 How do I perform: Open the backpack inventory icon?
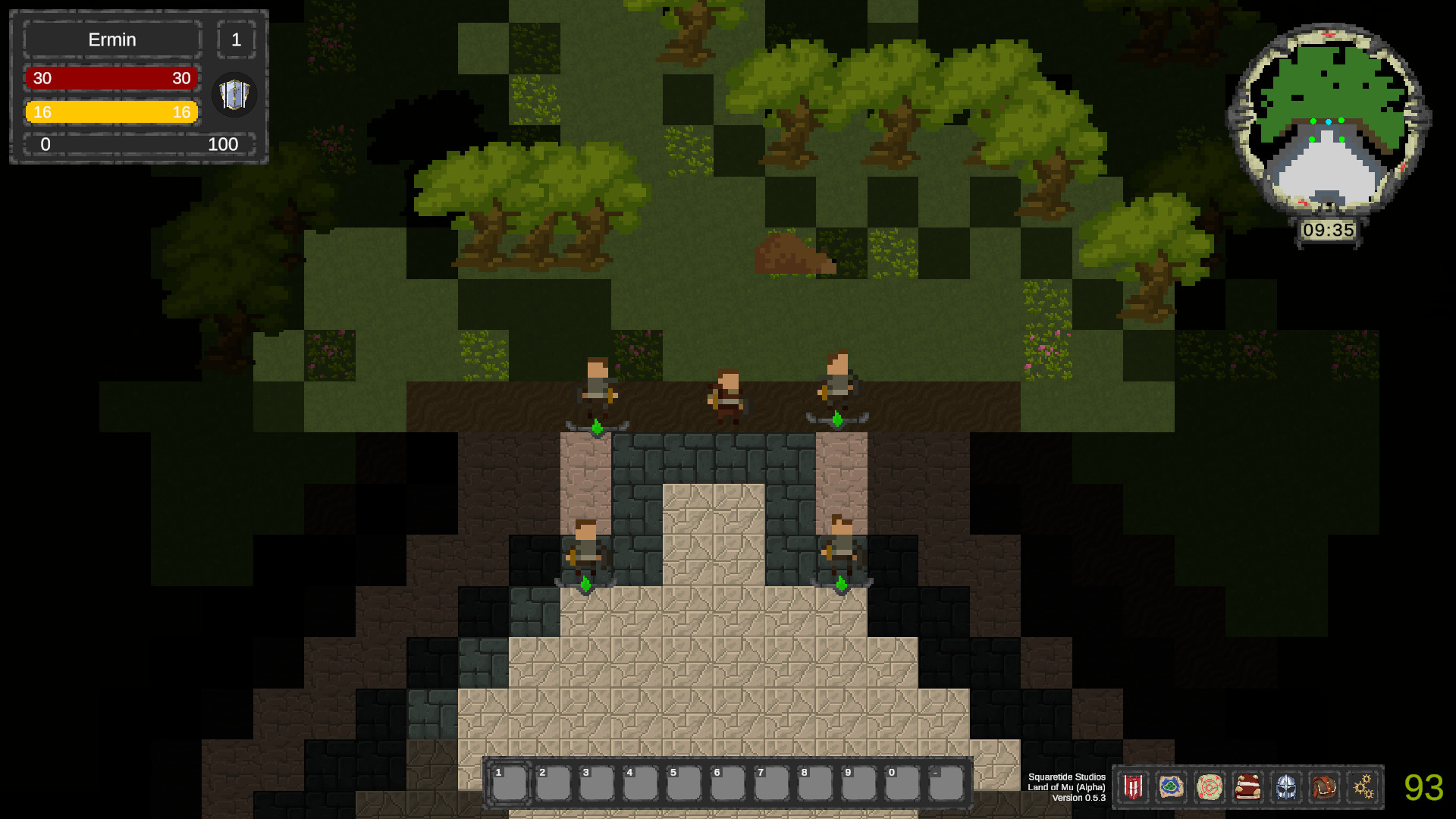click(1325, 787)
